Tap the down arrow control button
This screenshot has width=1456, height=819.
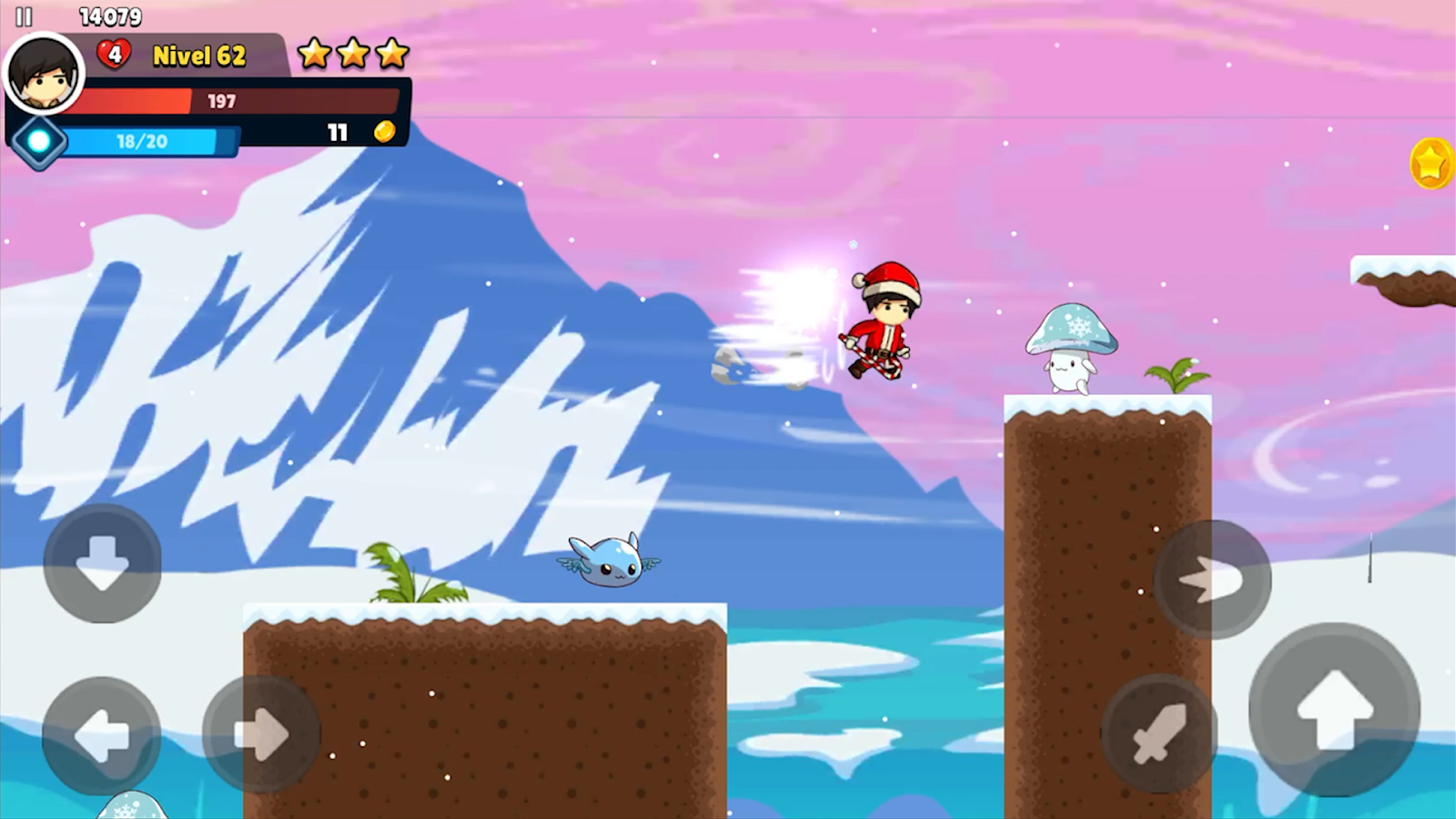103,564
